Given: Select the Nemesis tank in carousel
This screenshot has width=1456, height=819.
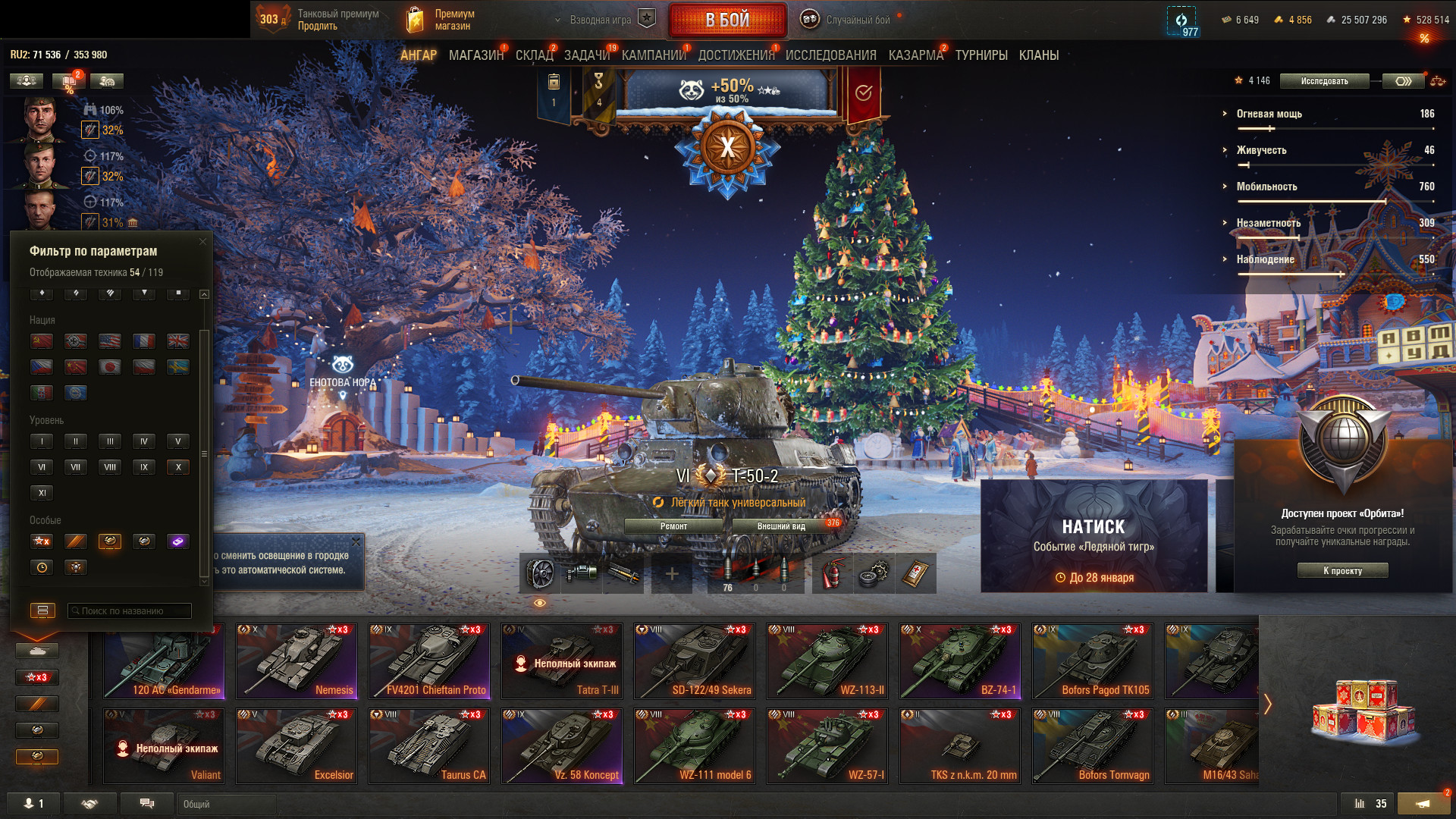Looking at the screenshot, I should (297, 661).
